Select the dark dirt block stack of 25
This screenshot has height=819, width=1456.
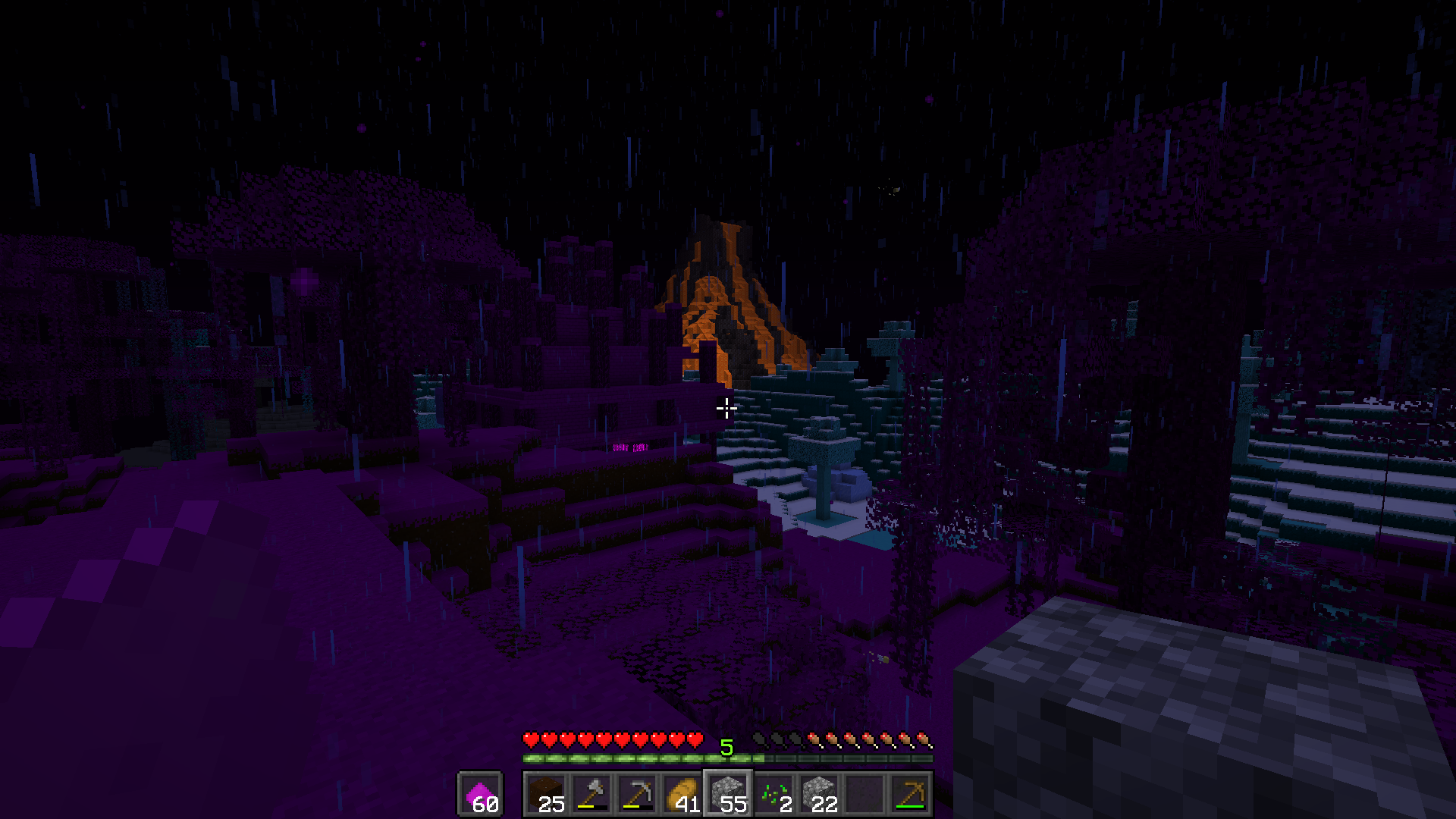tap(546, 794)
